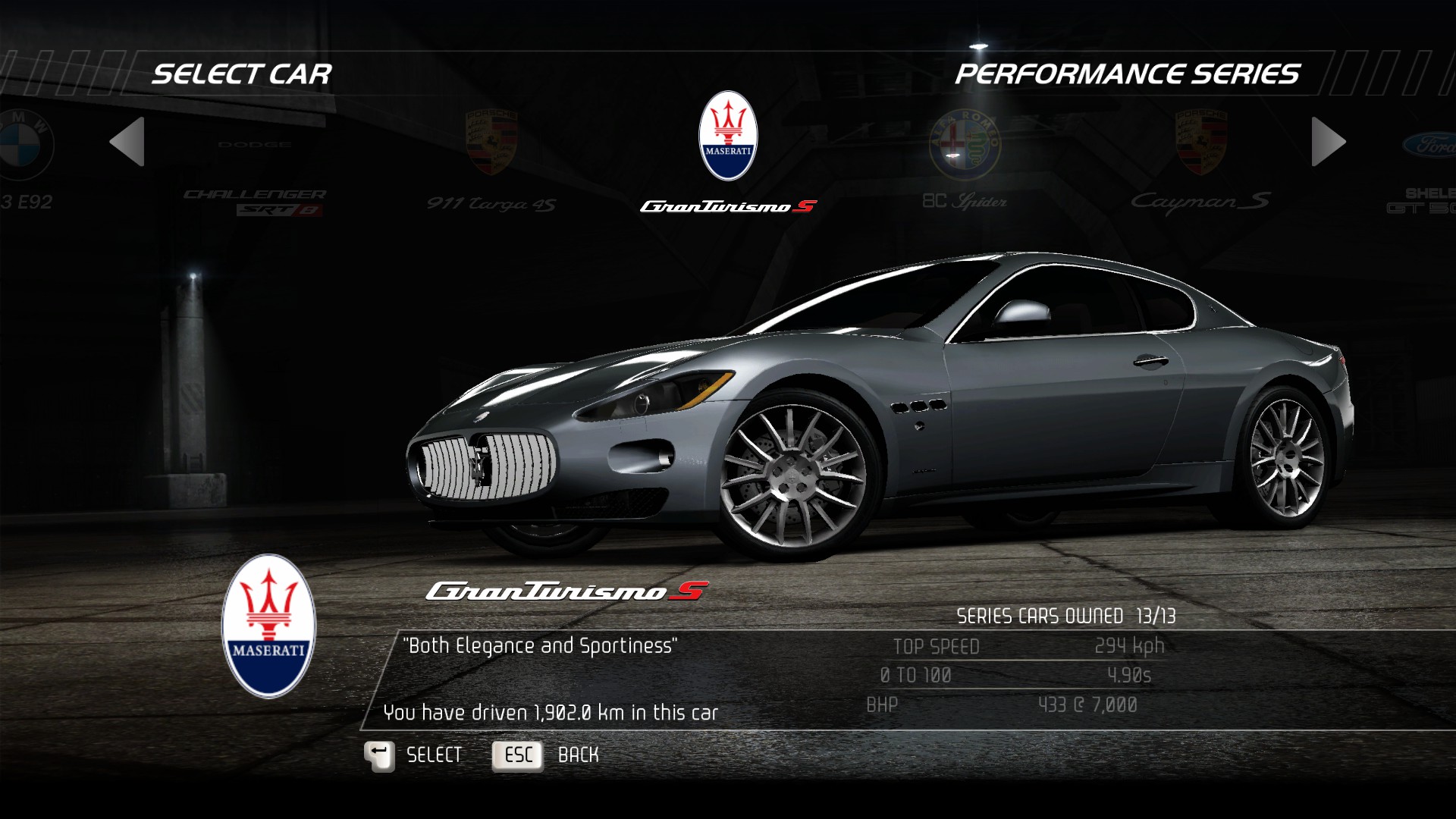The width and height of the screenshot is (1456, 819).
Task: Choose the Porsche 911 Targa 4S
Action: point(491,159)
